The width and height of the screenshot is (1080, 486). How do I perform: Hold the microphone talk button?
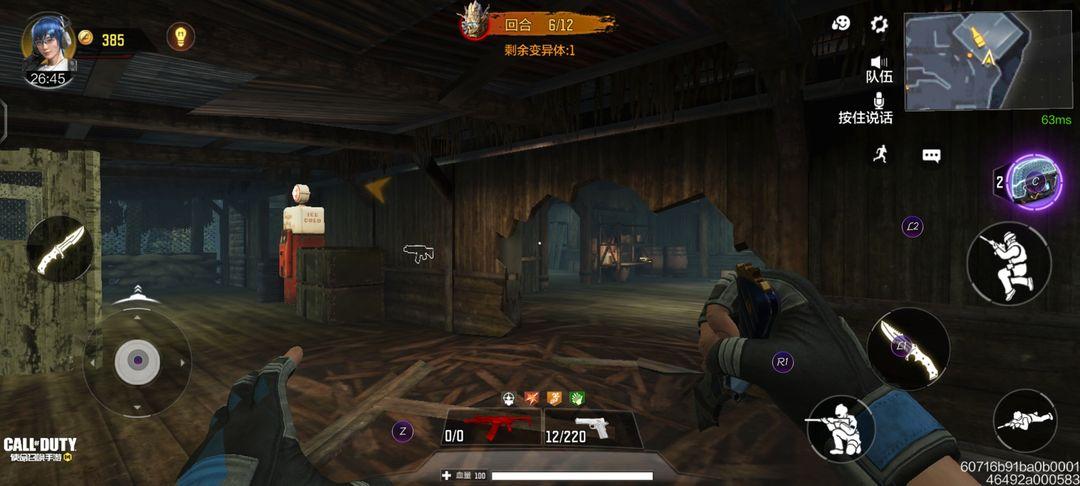pyautogui.click(x=879, y=102)
